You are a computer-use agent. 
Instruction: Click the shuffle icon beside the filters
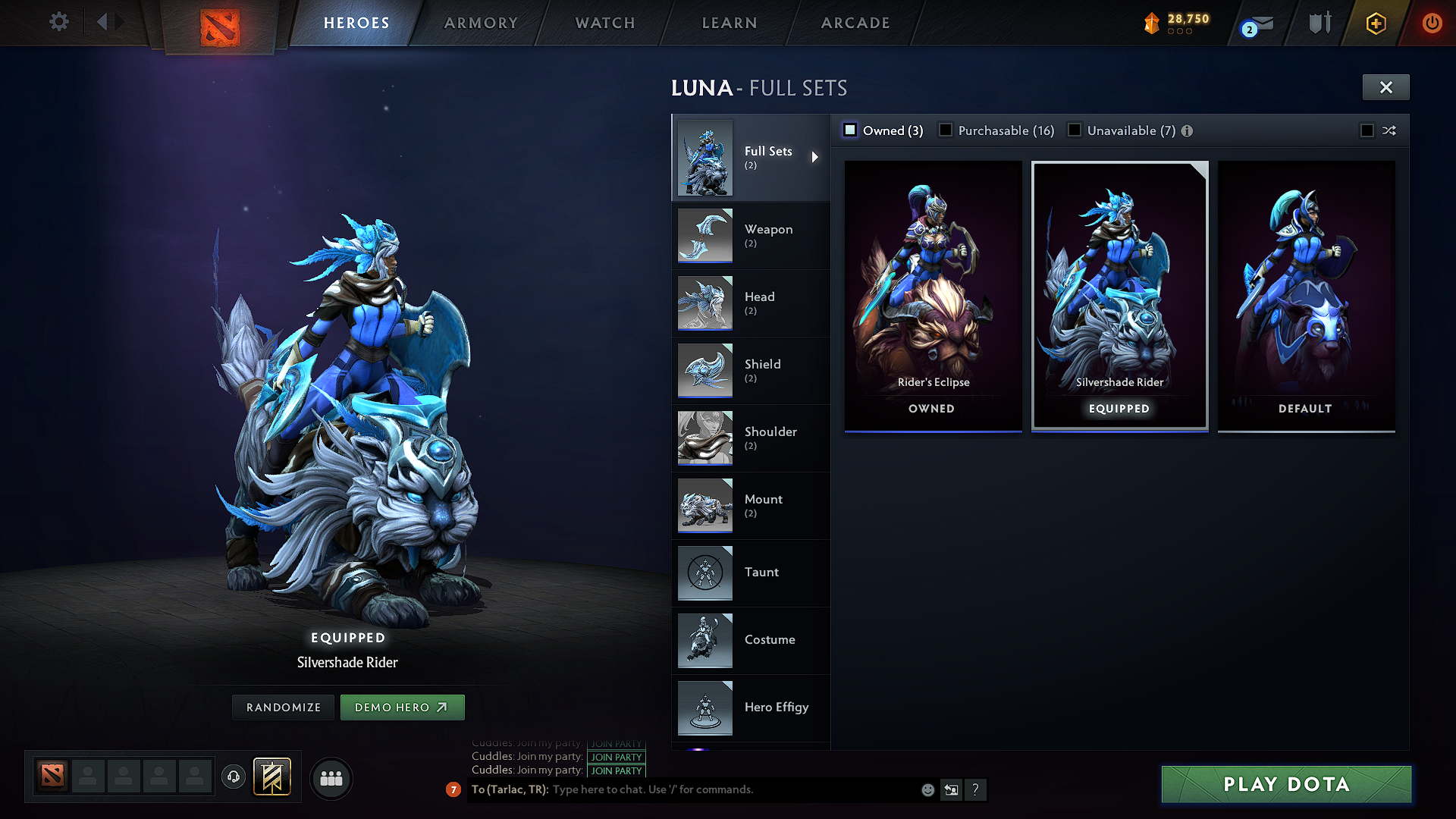pyautogui.click(x=1389, y=130)
